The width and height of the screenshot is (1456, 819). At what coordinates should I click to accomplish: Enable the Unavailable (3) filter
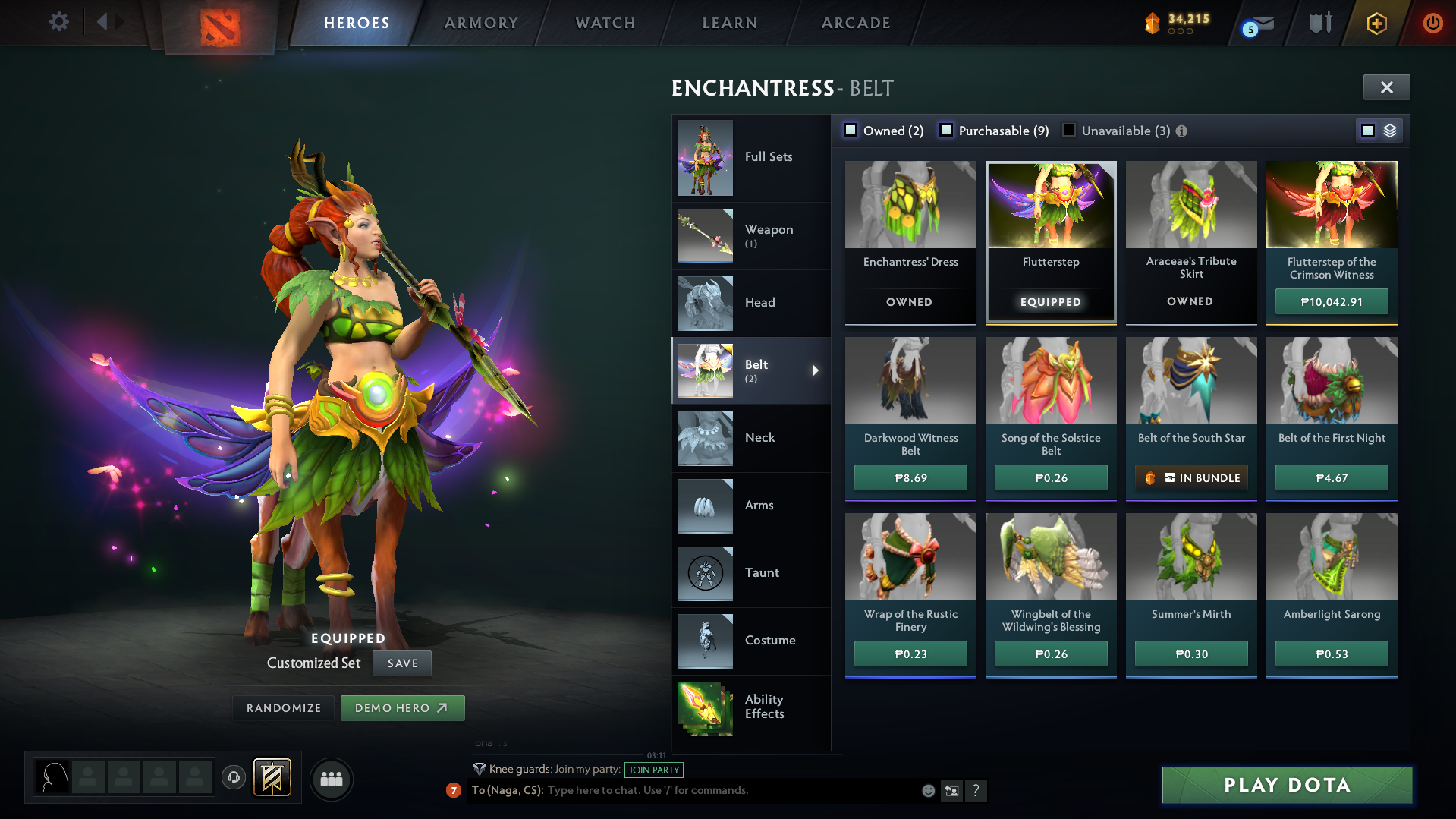coord(1068,130)
